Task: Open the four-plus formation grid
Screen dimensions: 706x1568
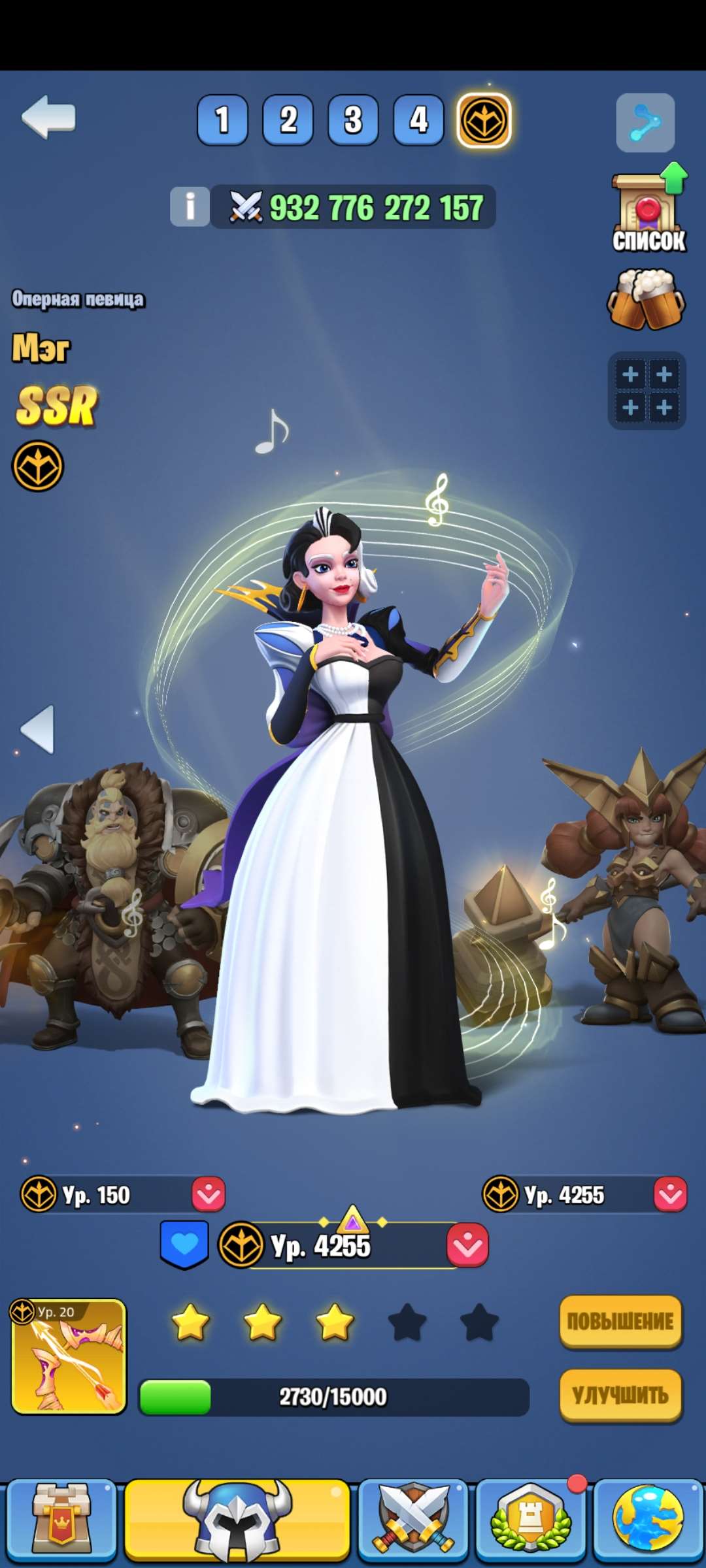Action: pos(647,391)
